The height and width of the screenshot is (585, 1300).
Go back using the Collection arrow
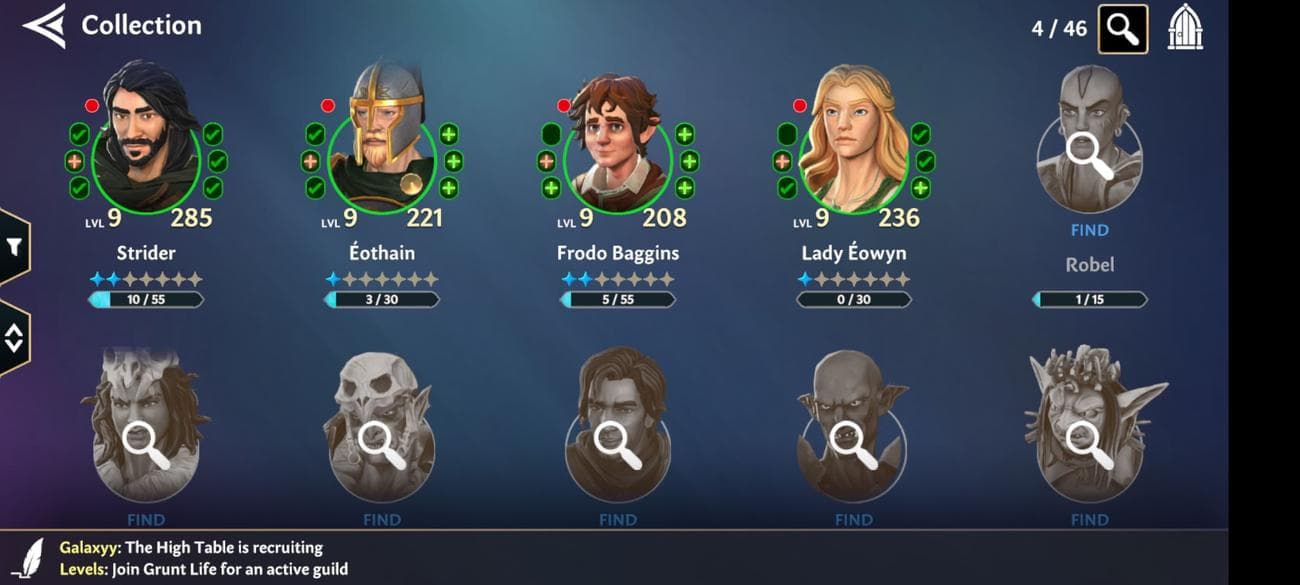(44, 26)
